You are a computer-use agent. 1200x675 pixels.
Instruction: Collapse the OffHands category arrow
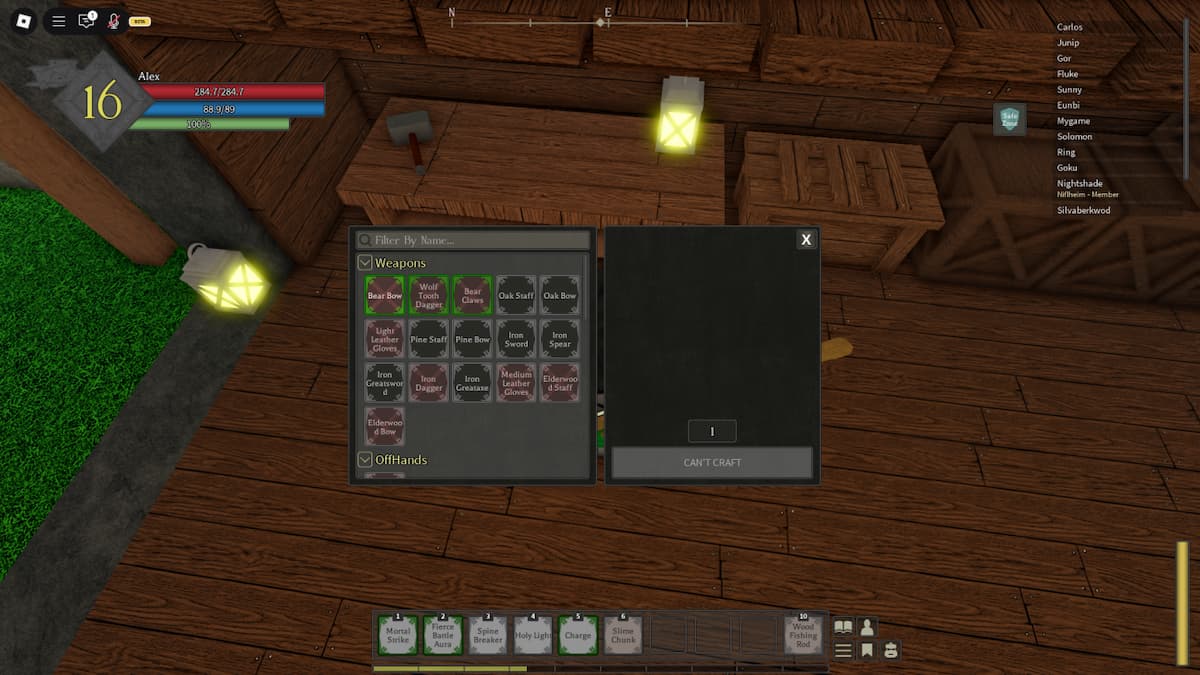(365, 460)
